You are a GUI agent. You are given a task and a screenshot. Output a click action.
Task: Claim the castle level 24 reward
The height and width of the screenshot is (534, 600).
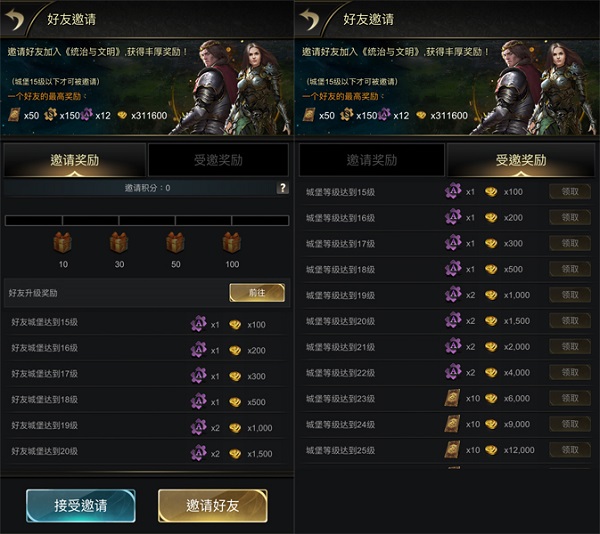(570, 424)
